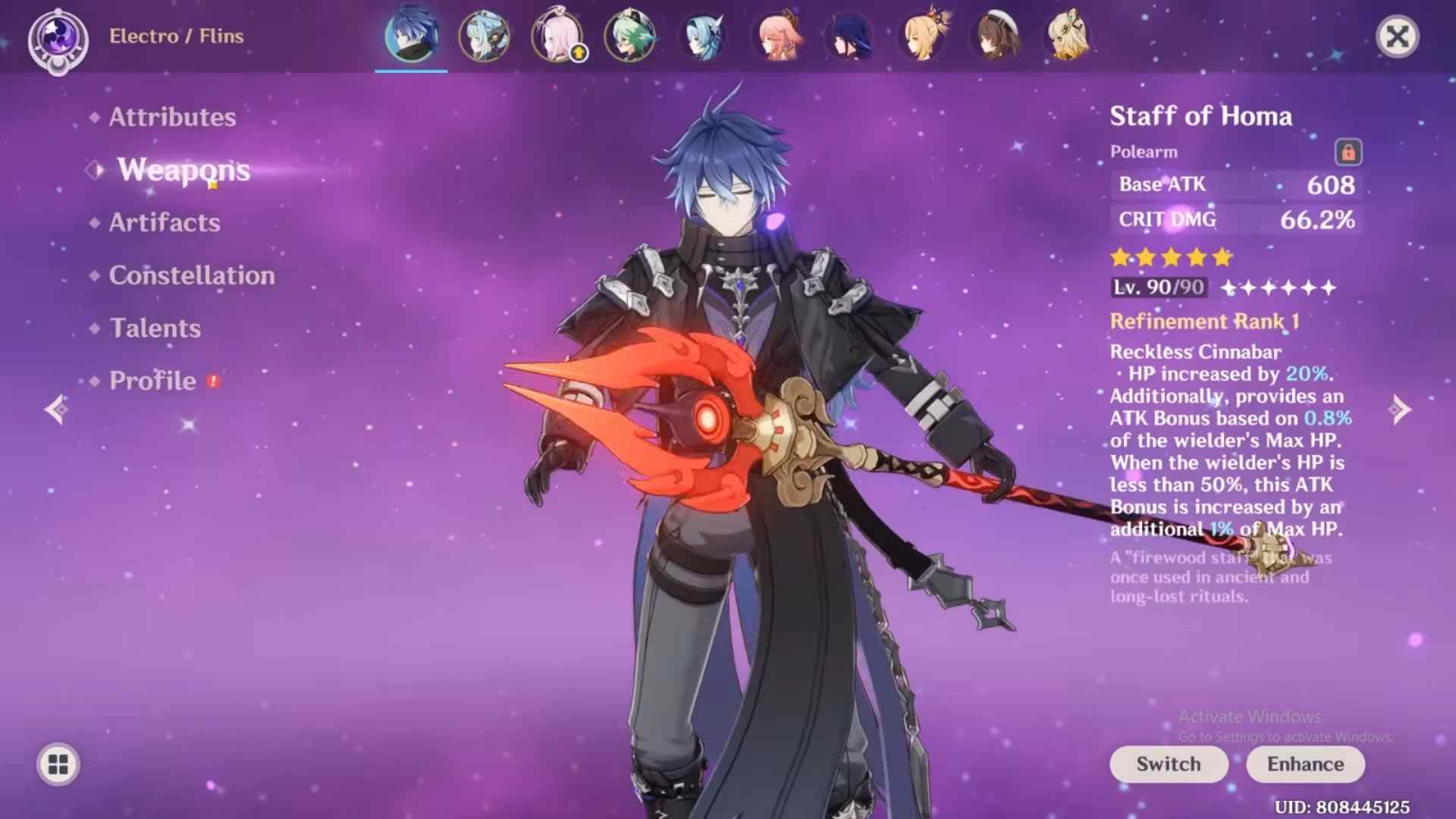
Task: Select the currently active Flins portrait
Action: [x=409, y=36]
